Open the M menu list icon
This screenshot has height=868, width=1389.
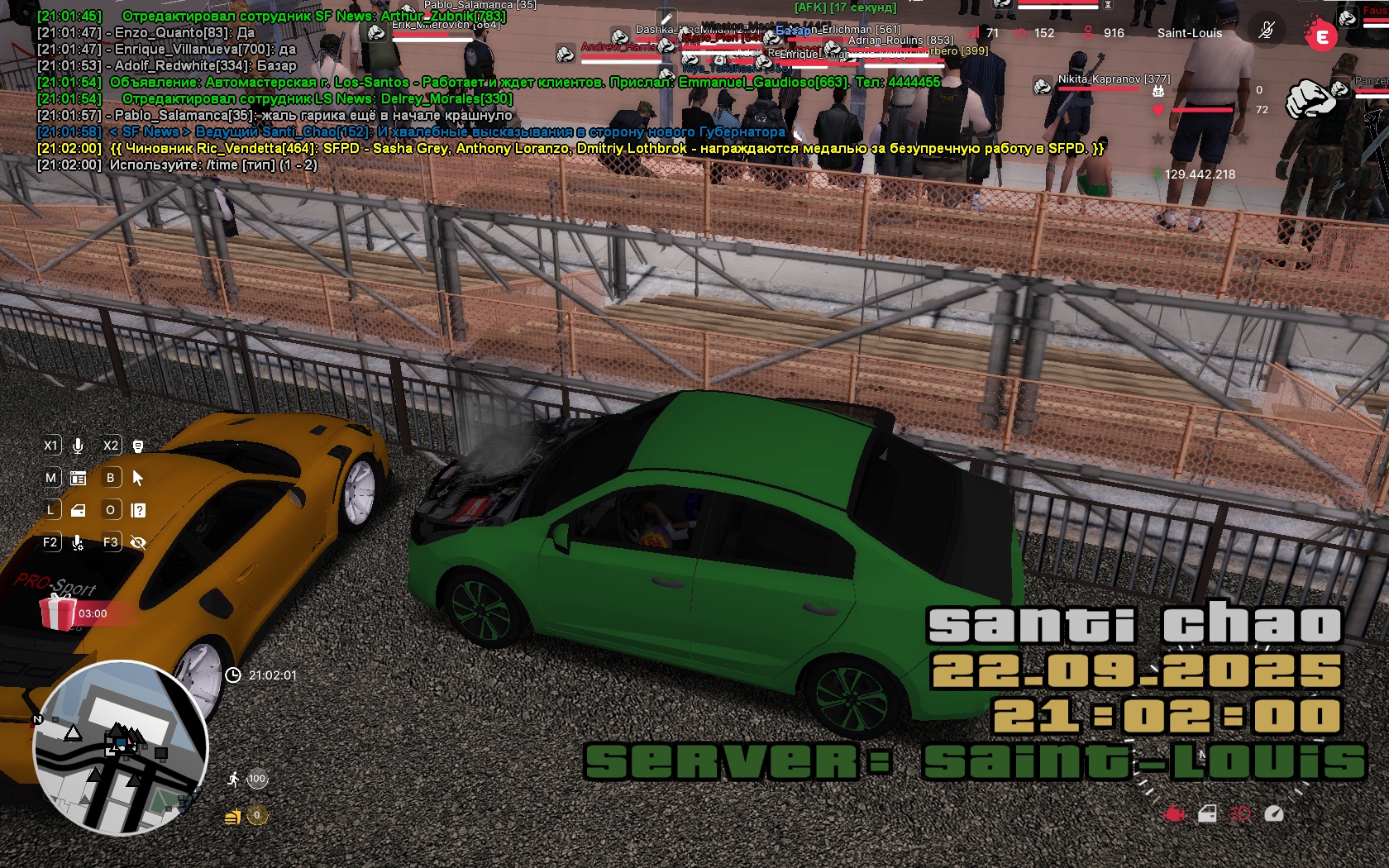(78, 478)
